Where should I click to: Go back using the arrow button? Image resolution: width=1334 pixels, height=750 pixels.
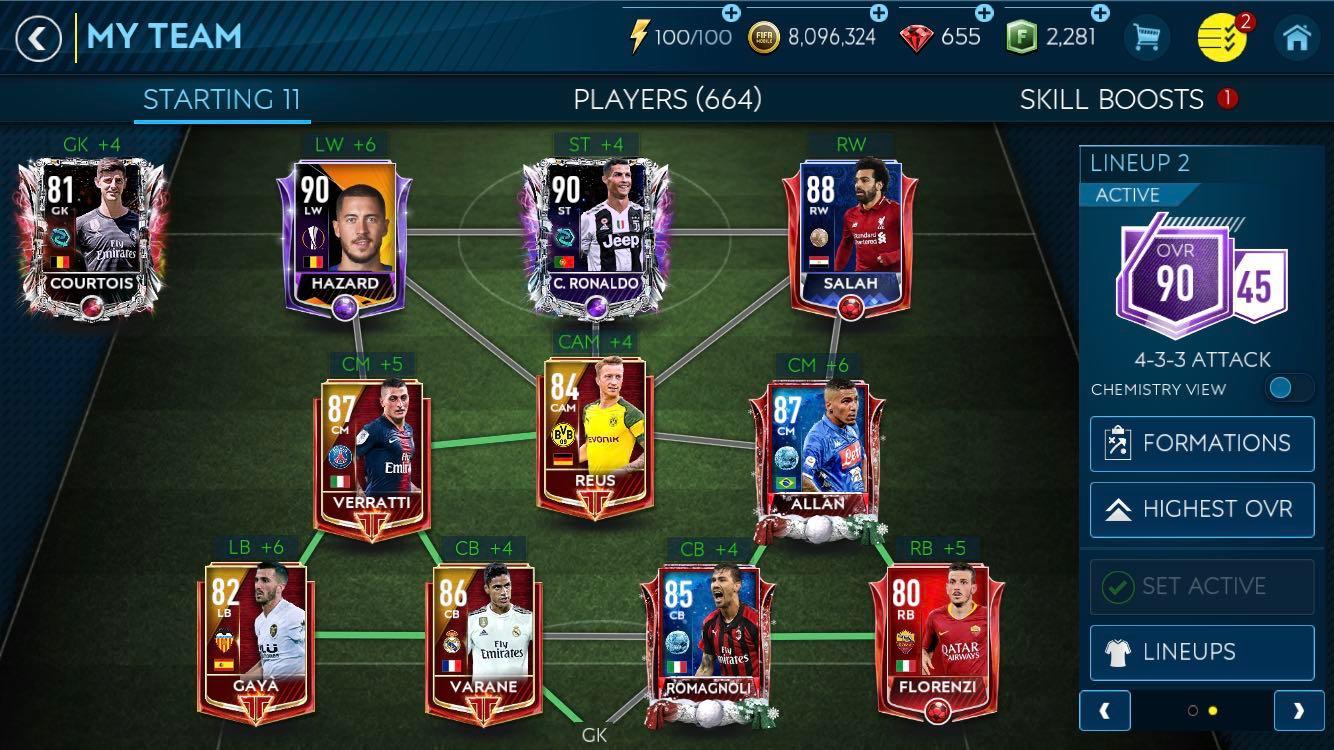click(x=38, y=39)
